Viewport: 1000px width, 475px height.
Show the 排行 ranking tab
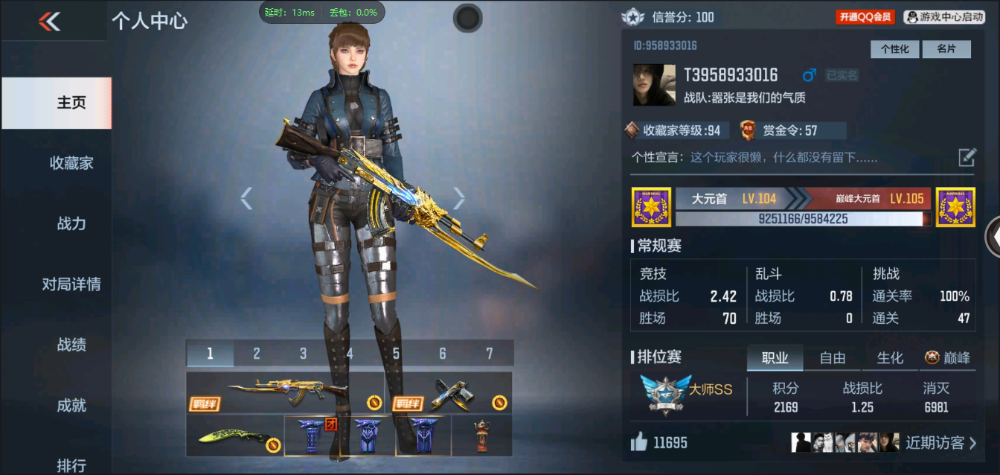71,464
